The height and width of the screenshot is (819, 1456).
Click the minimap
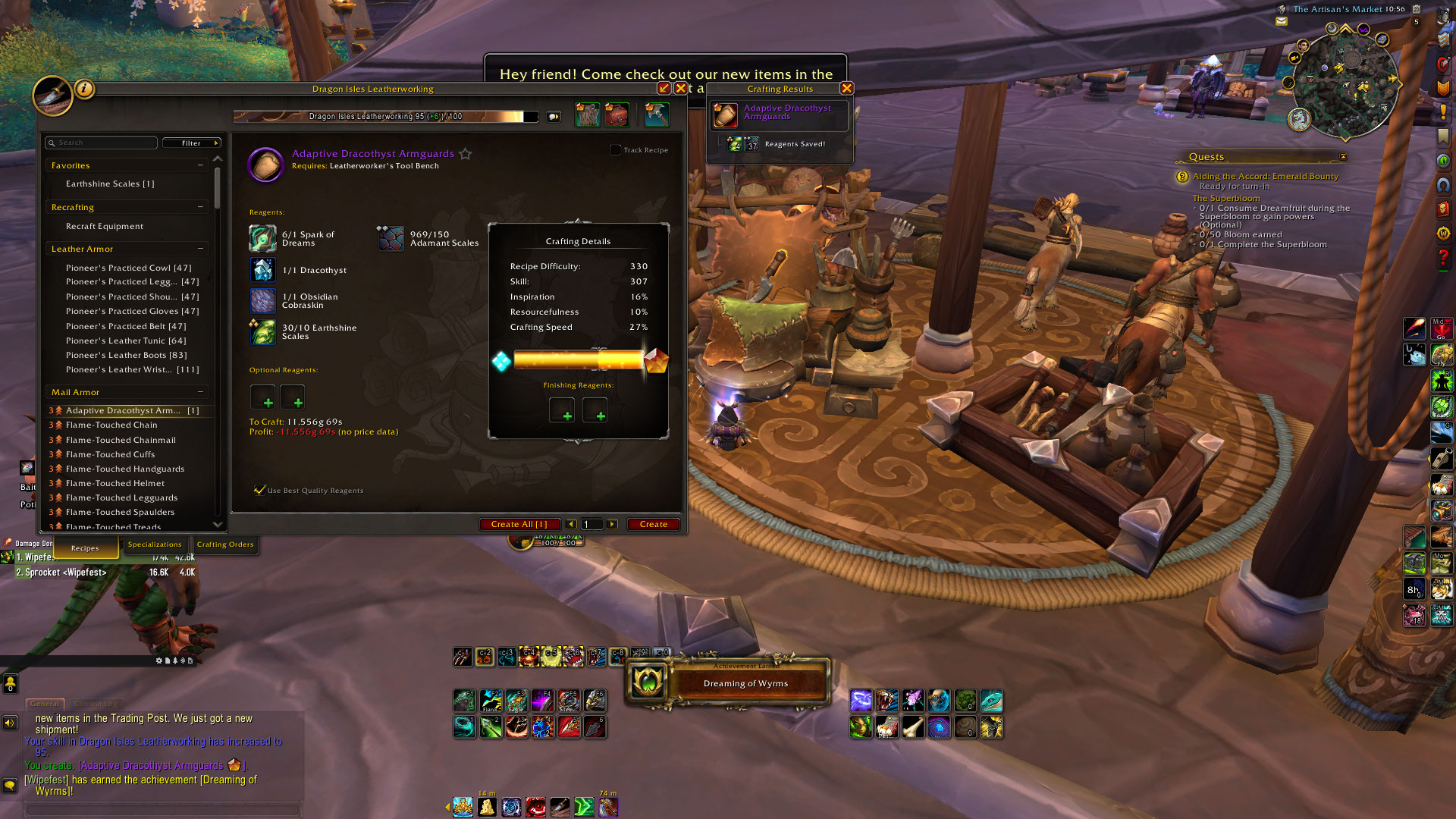tap(1345, 82)
